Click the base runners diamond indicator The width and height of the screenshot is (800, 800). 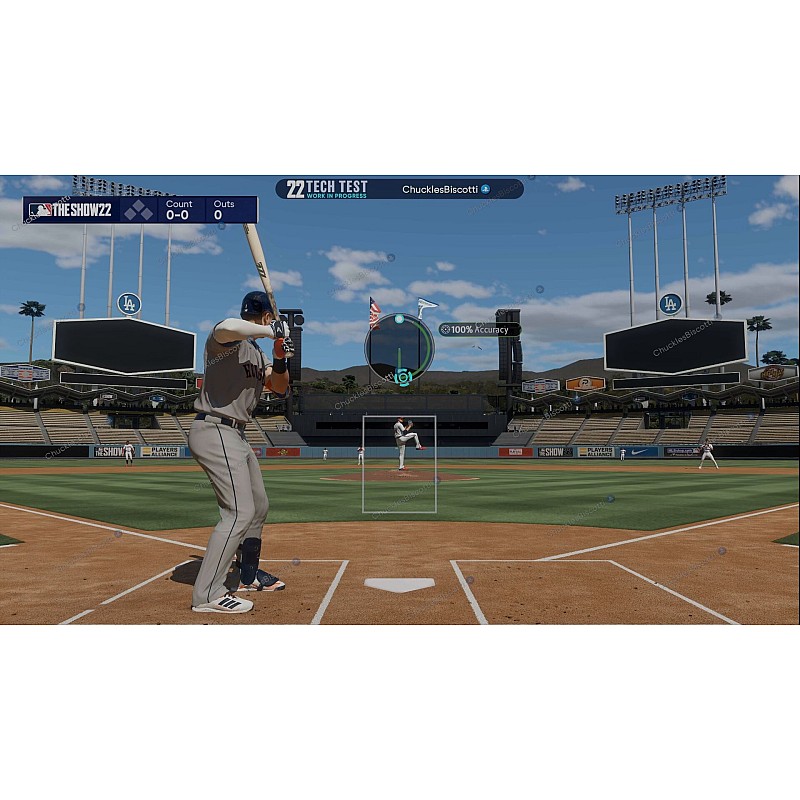139,210
